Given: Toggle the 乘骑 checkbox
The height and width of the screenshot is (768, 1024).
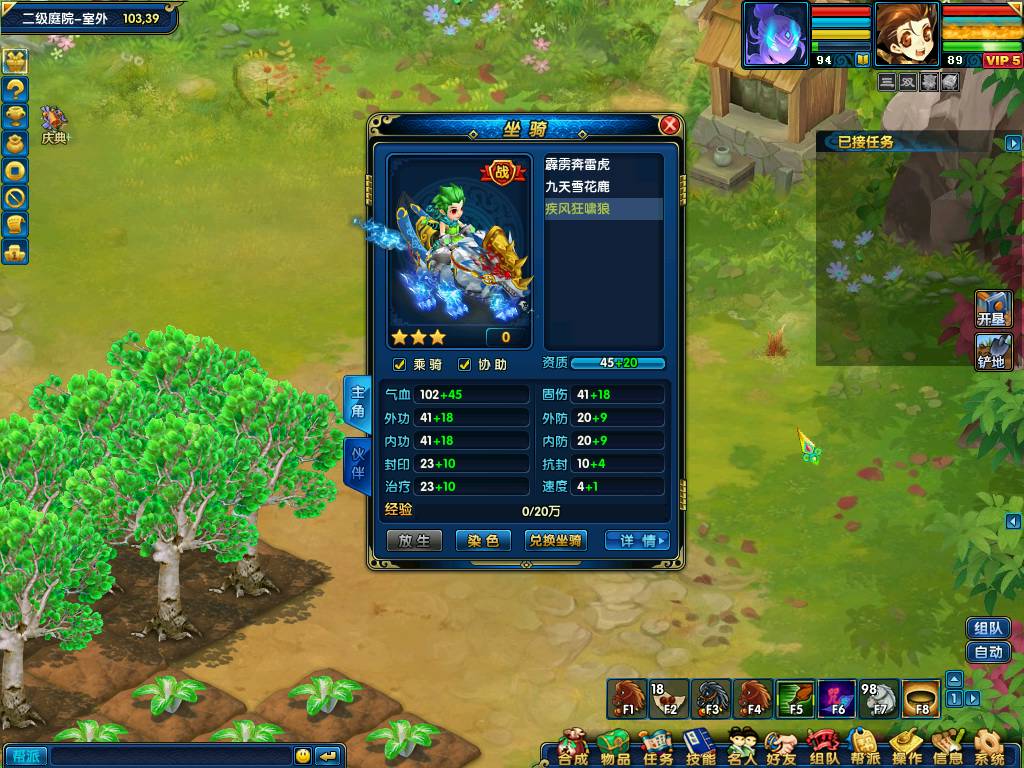Looking at the screenshot, I should click(400, 365).
